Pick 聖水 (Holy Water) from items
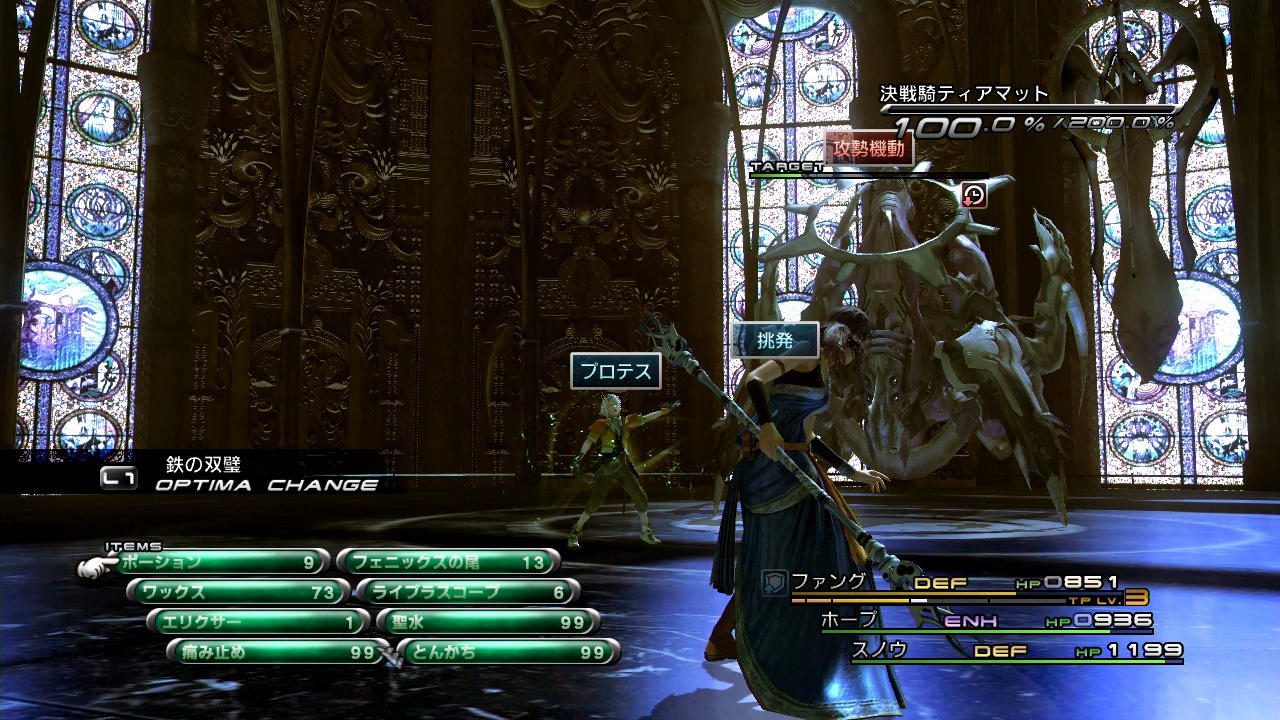Screen dimensions: 1280x720 pos(487,622)
